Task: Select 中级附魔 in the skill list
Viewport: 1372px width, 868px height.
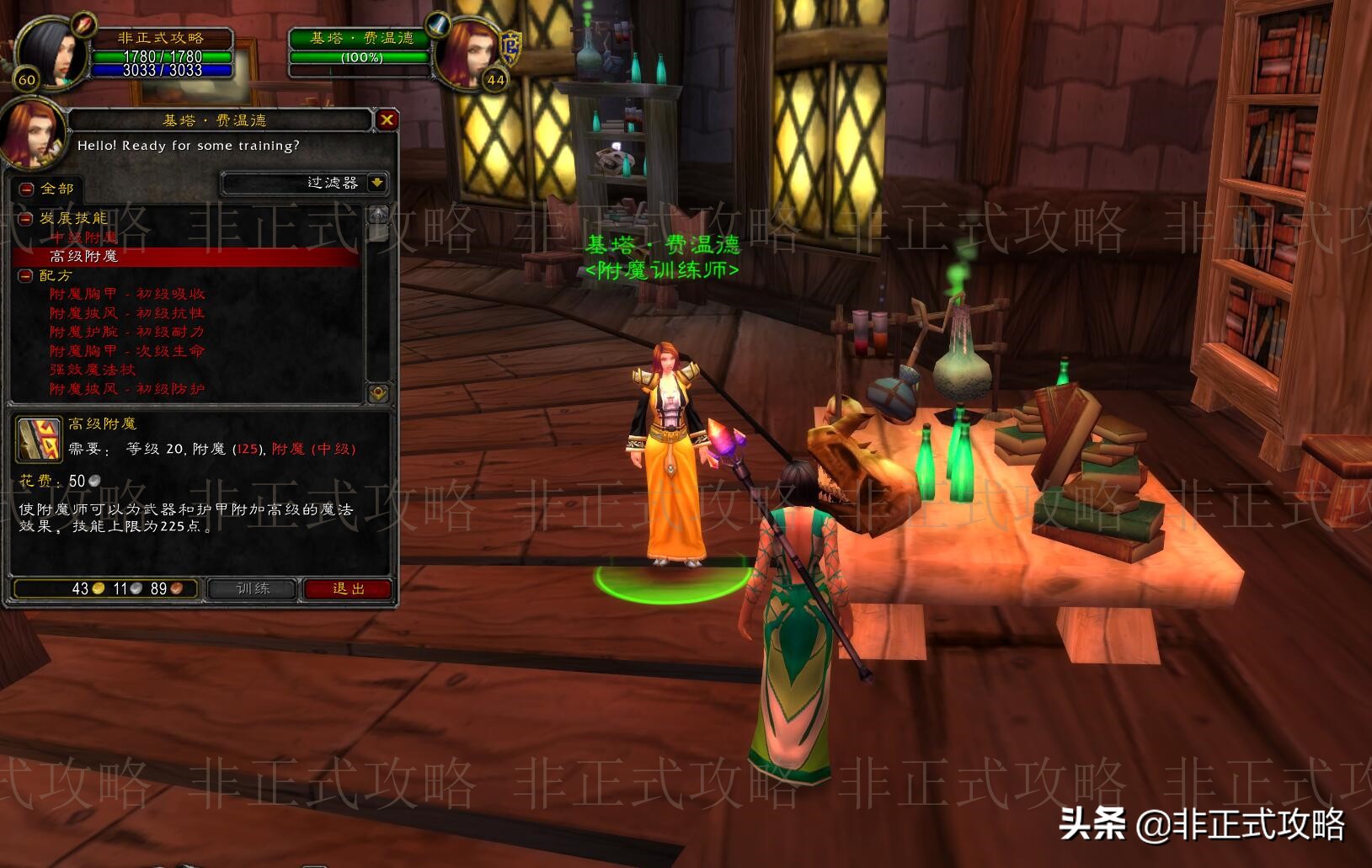Action: coord(84,237)
